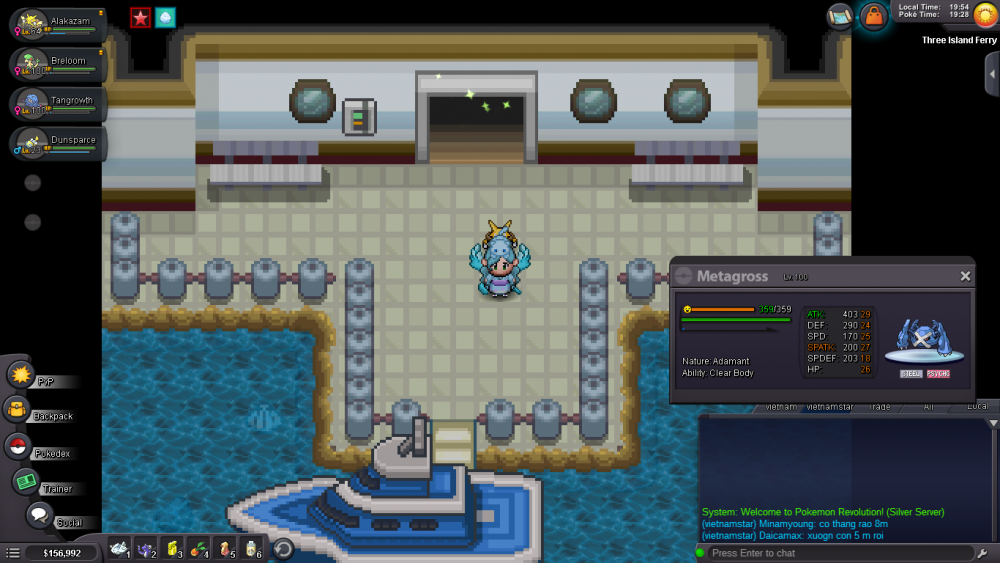The width and height of the screenshot is (1000, 563).
Task: Open the Pokedex
Action: (18, 447)
